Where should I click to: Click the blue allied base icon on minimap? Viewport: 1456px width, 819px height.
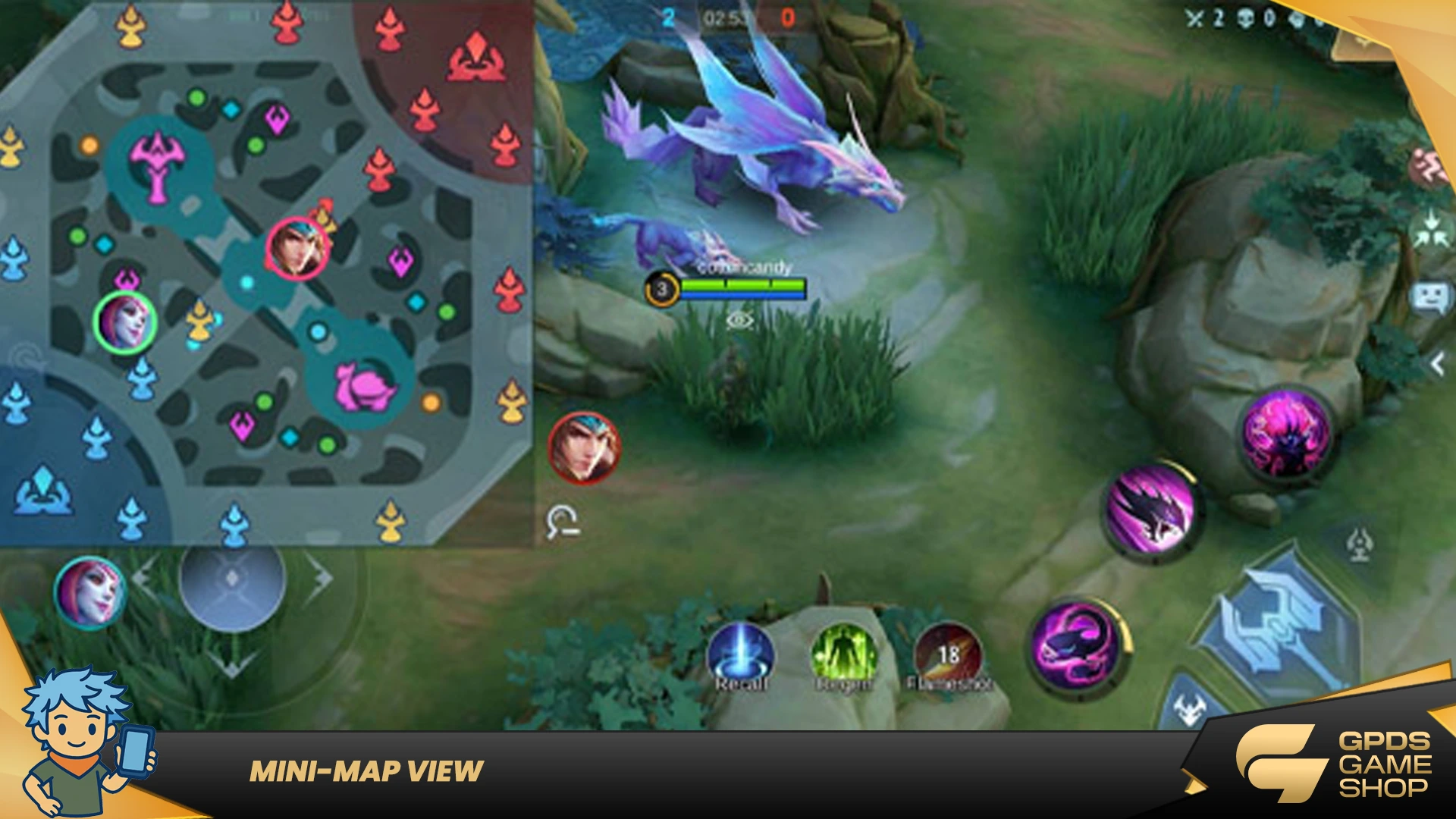pos(44,491)
